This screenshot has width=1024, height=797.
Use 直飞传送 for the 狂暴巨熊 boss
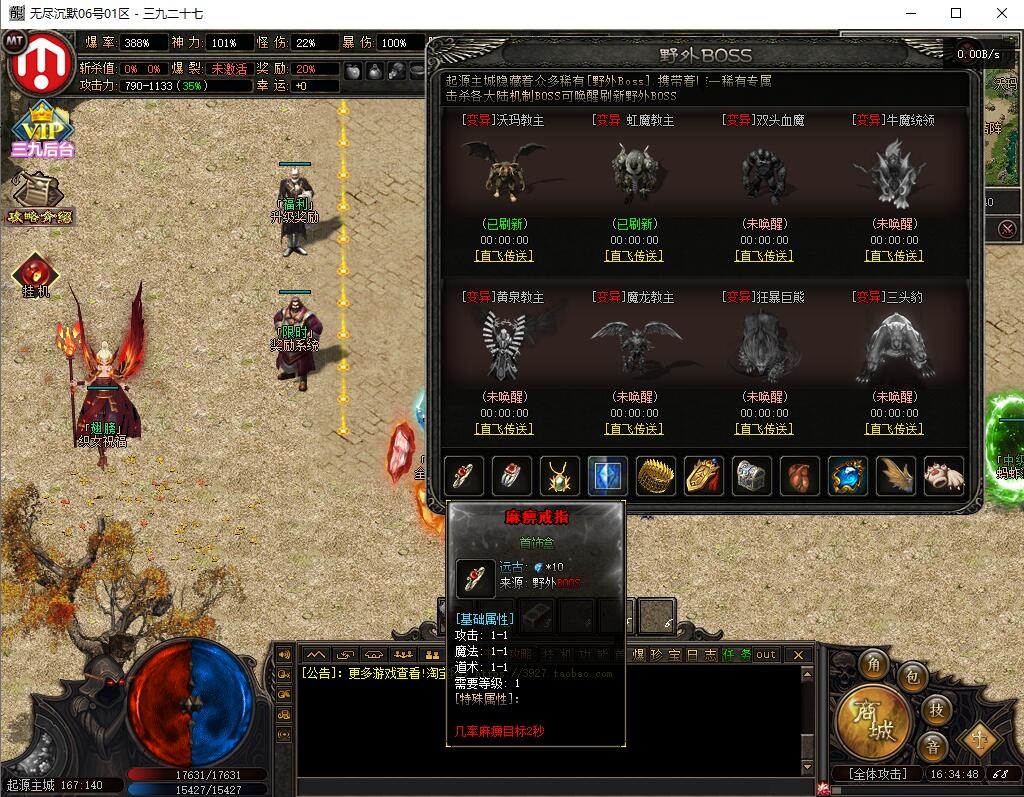pos(764,429)
